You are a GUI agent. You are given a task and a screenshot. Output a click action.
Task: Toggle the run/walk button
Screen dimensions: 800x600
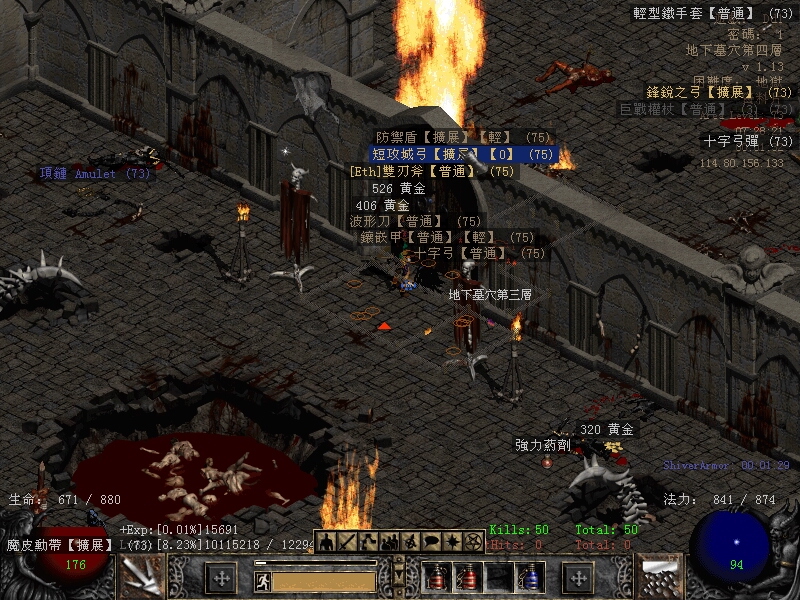(x=263, y=580)
